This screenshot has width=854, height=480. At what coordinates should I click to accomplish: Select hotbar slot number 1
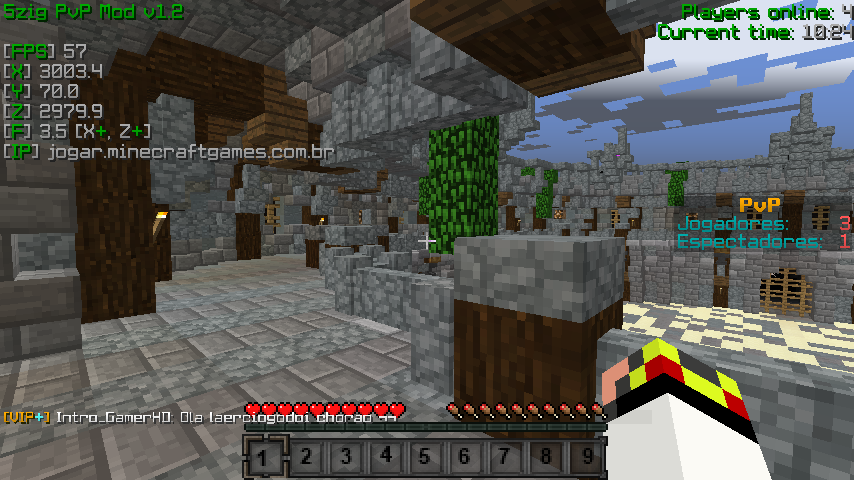(263, 459)
